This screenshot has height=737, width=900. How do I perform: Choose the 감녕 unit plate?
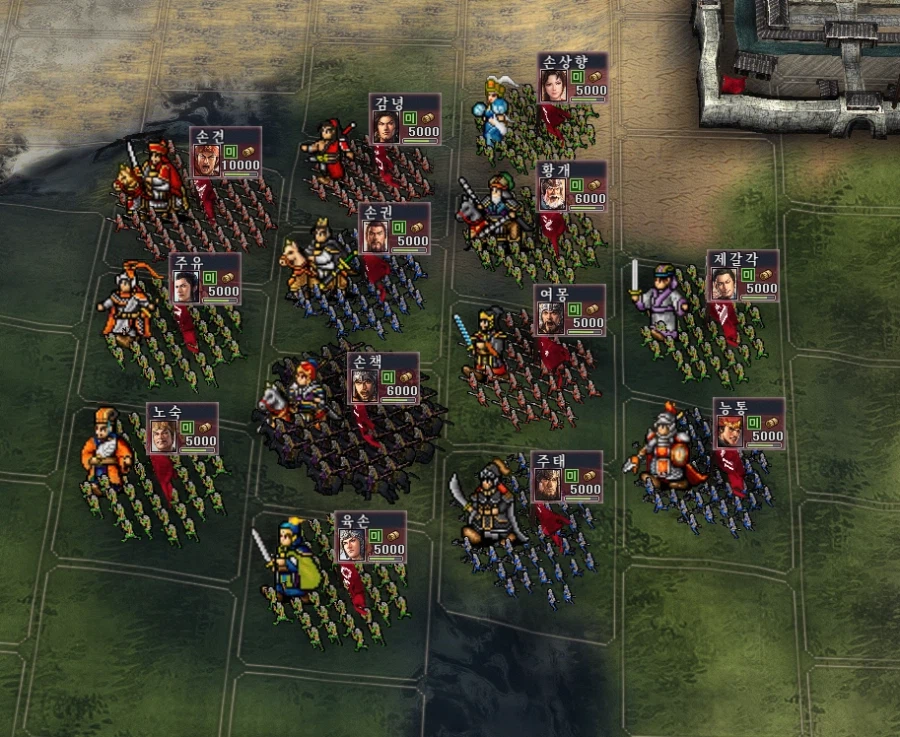404,119
